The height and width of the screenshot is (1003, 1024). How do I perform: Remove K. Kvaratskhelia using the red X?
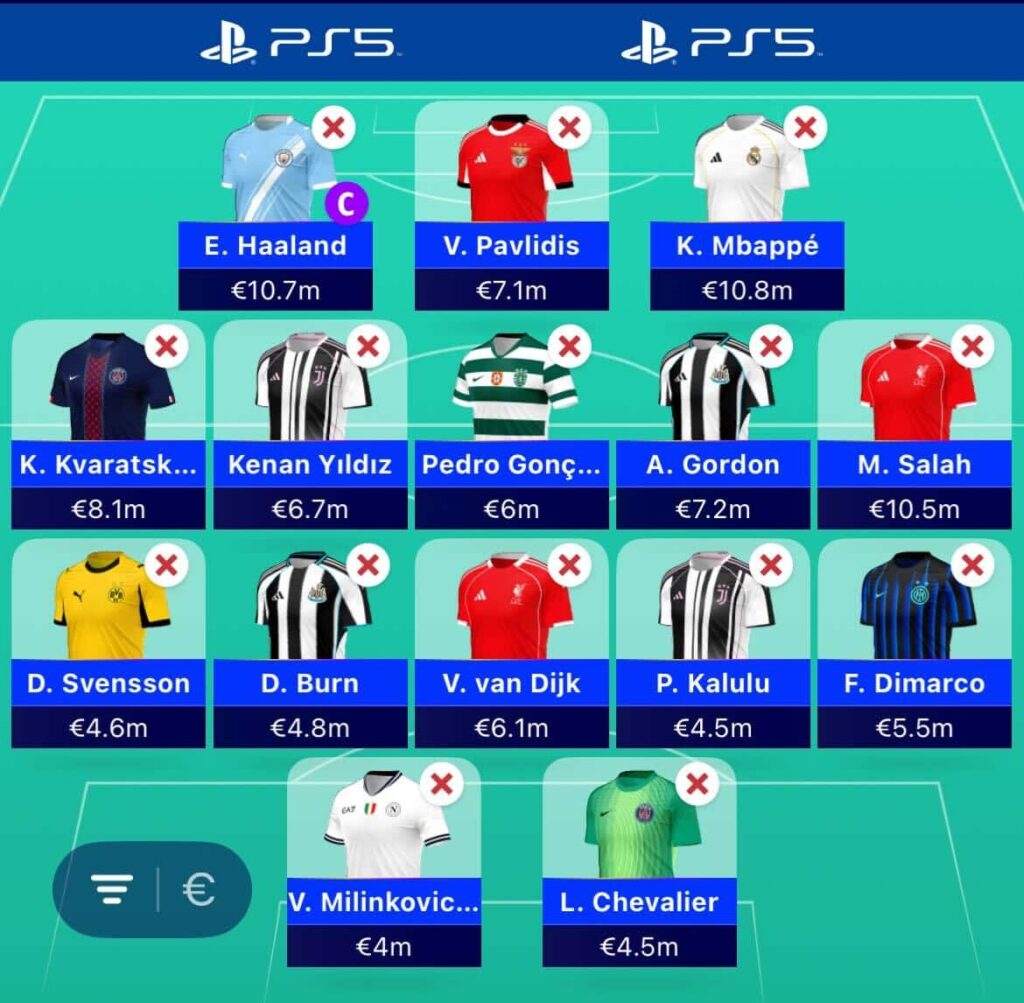pyautogui.click(x=167, y=347)
